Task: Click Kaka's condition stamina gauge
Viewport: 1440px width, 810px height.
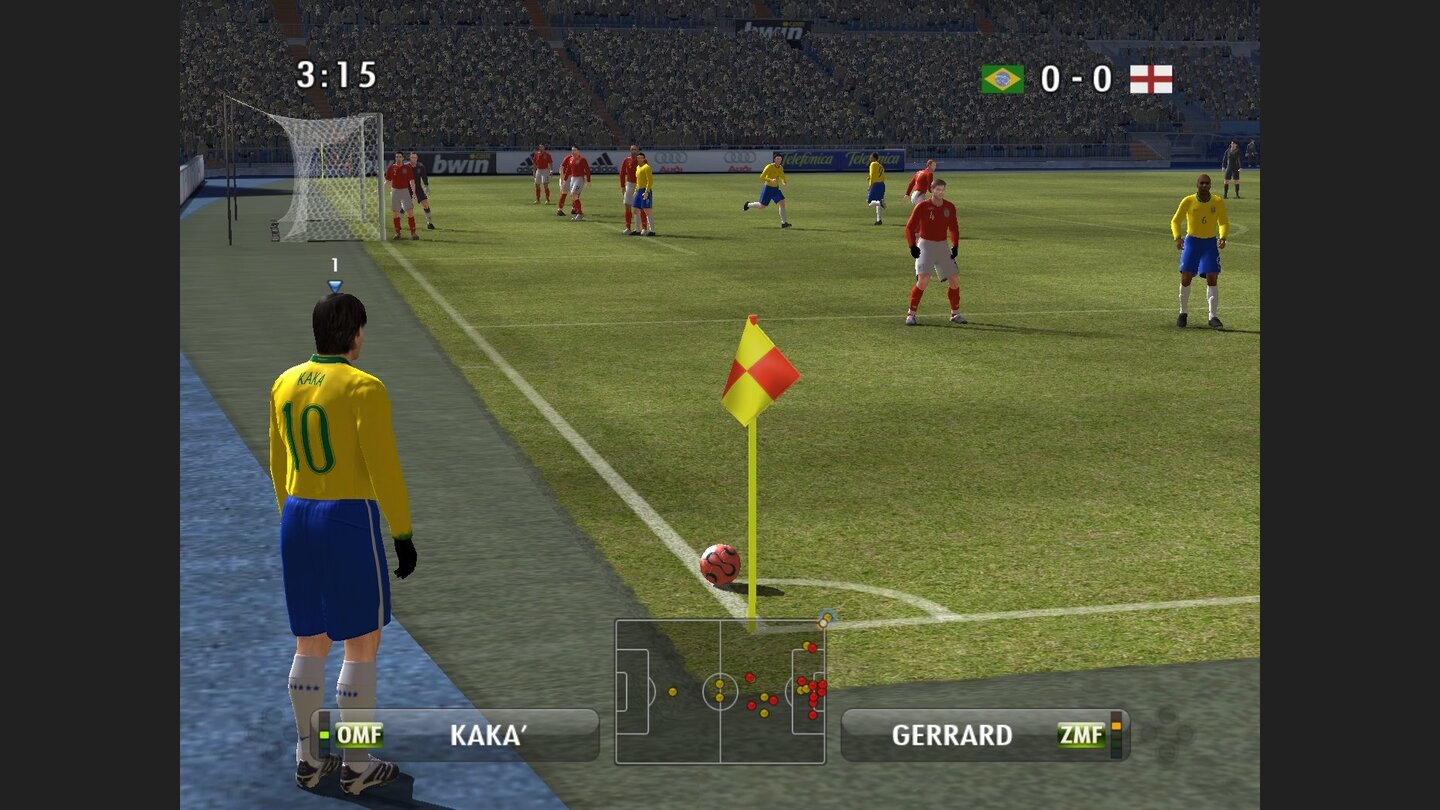Action: pyautogui.click(x=325, y=734)
